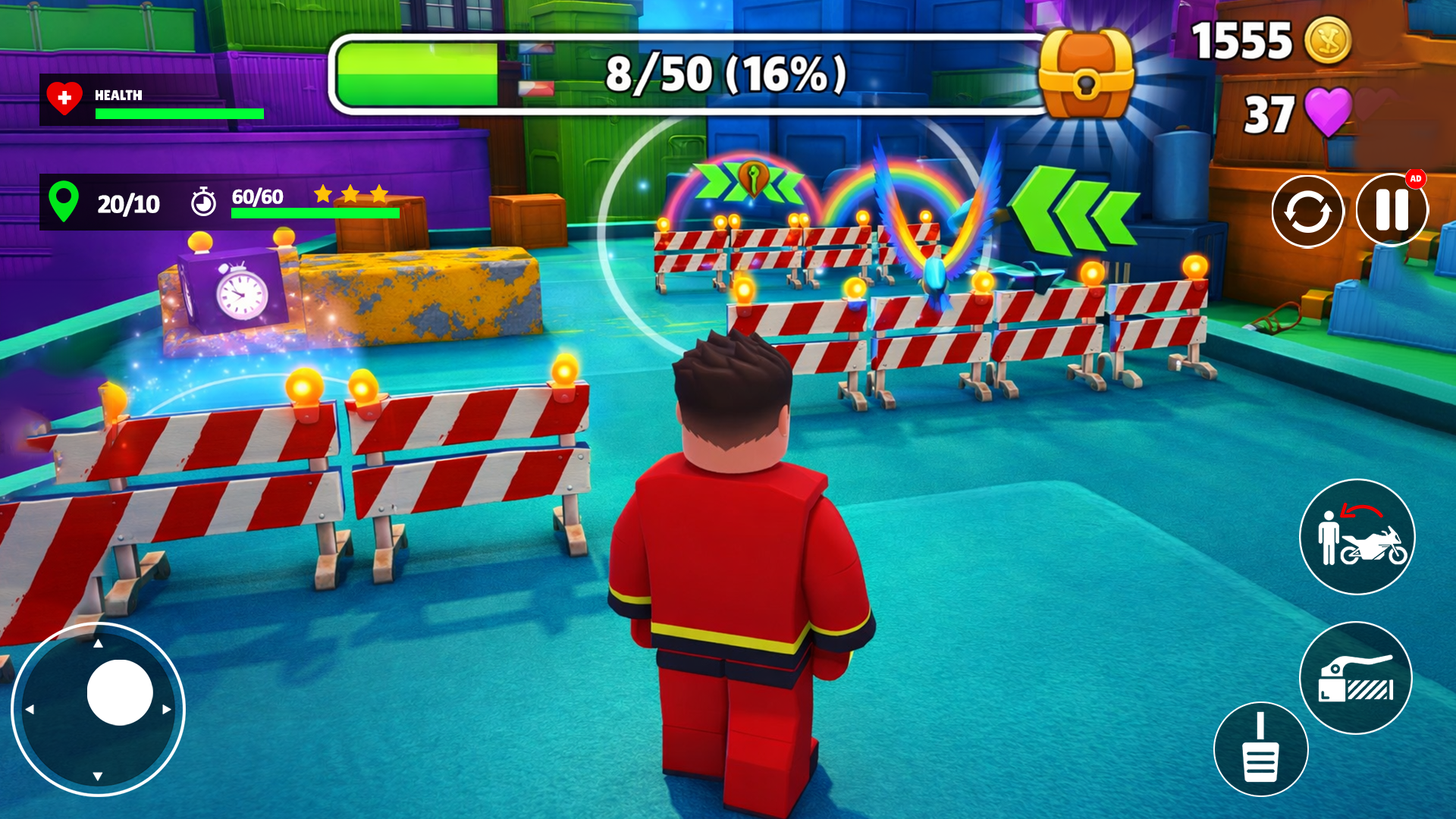This screenshot has width=1456, height=819.
Task: Tap the three stars next to 60/60
Action: (x=350, y=194)
